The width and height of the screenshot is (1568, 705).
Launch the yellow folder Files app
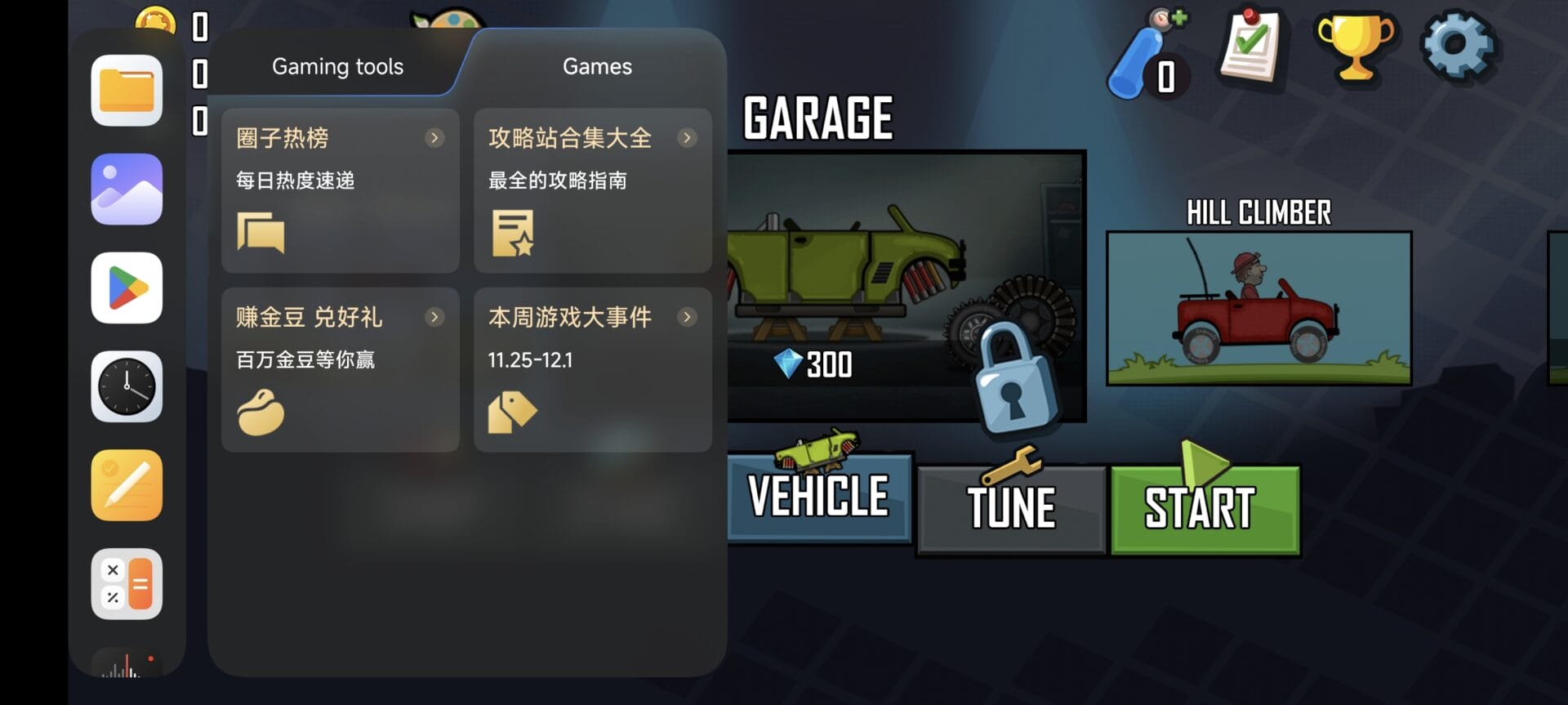point(127,91)
